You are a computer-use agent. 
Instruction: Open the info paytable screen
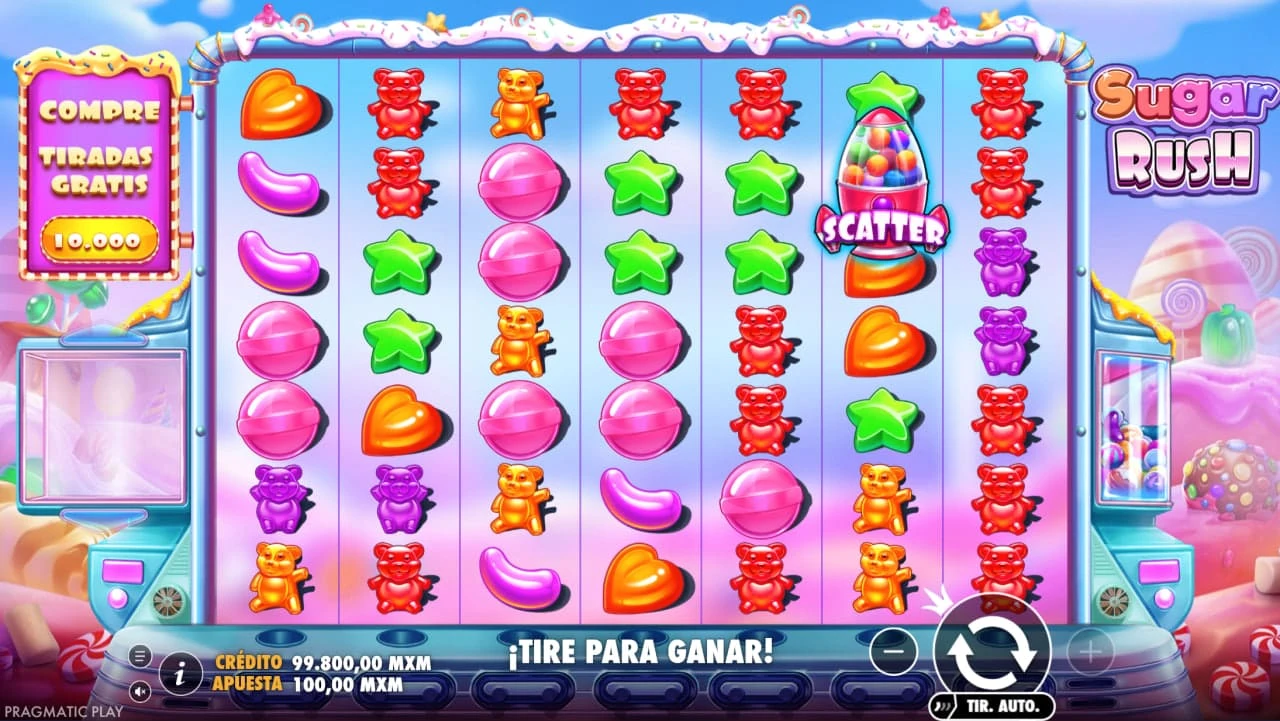[178, 673]
